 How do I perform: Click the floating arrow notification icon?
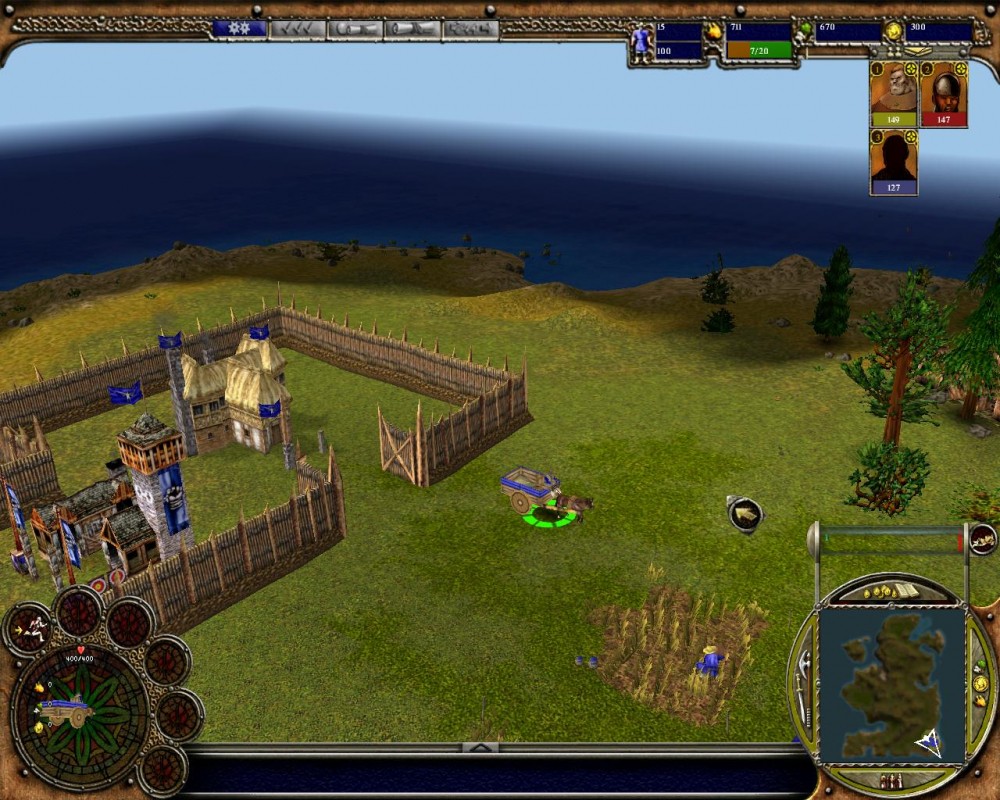pos(745,514)
